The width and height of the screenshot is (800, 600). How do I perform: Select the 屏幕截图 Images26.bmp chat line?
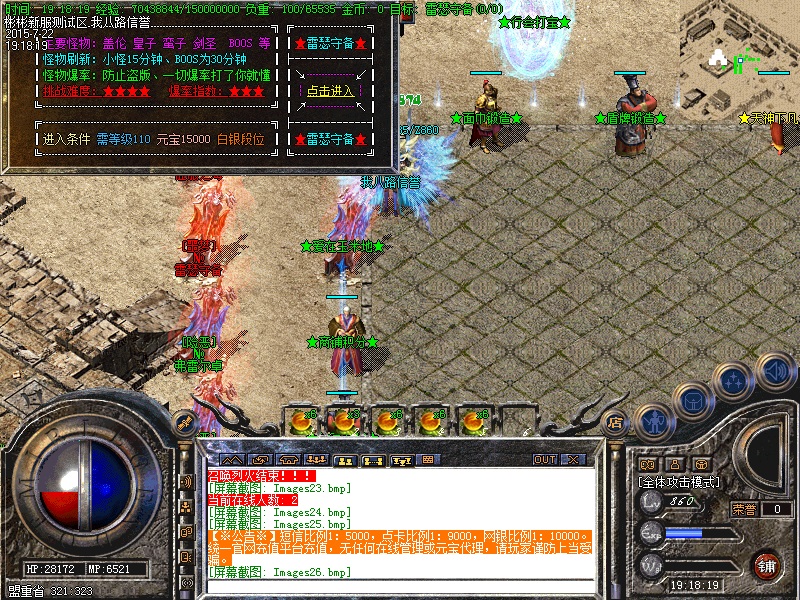280,572
